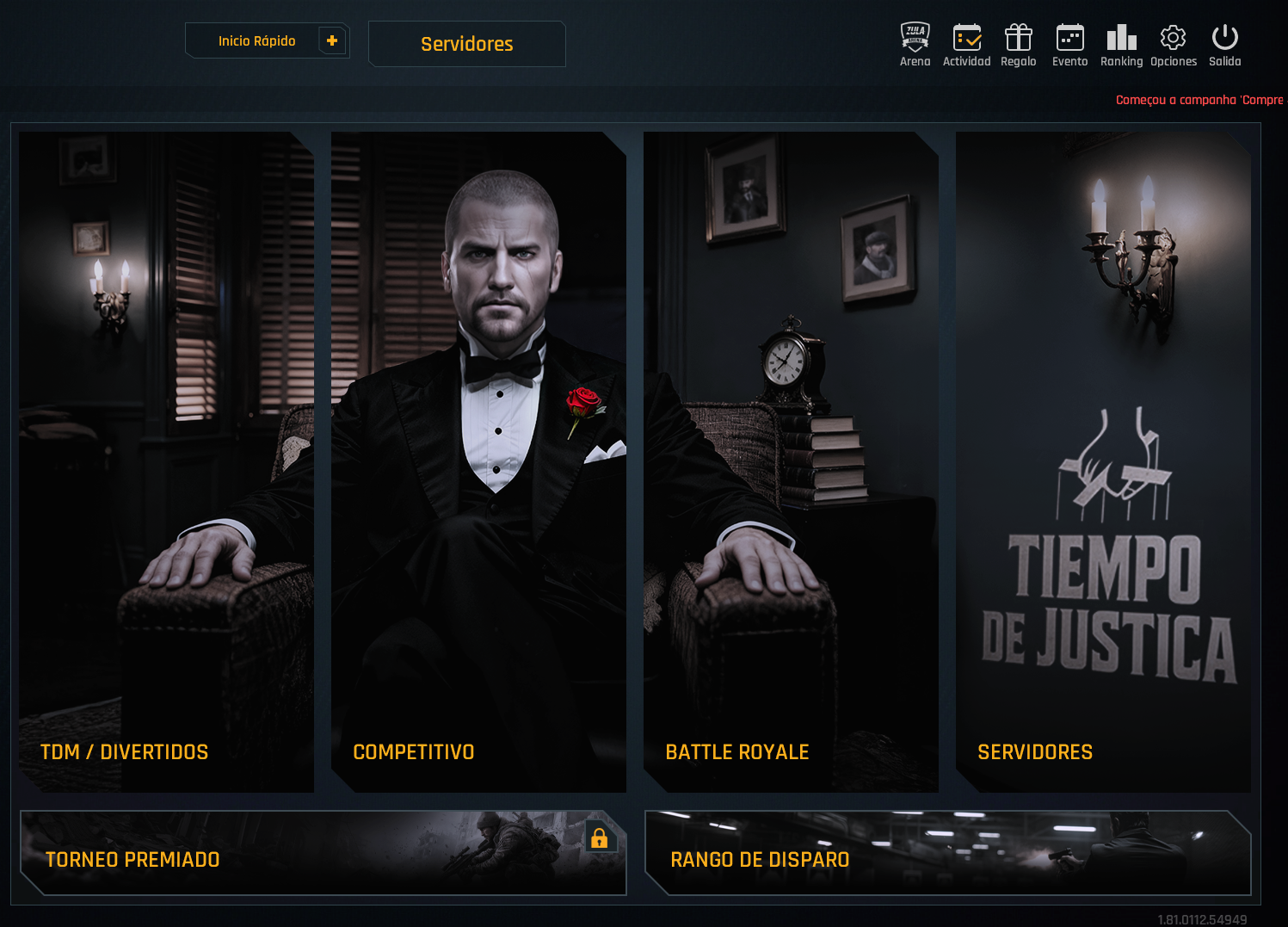Image resolution: width=1288 pixels, height=927 pixels.
Task: Choose the Competitivo mode panel
Action: pyautogui.click(x=478, y=461)
